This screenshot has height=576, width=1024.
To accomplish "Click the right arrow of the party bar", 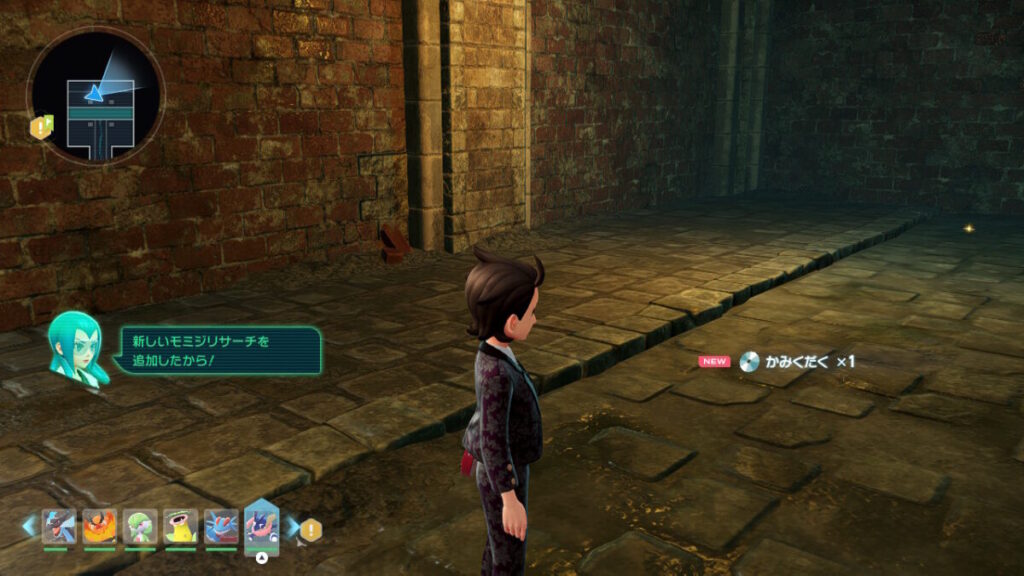I will [x=293, y=525].
